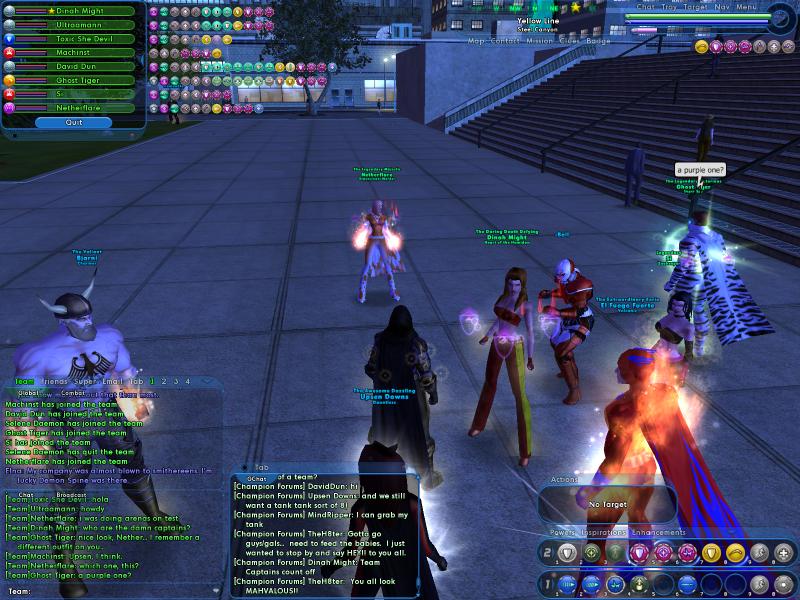Open the Mission window
This screenshot has width=800, height=600.
coord(539,41)
